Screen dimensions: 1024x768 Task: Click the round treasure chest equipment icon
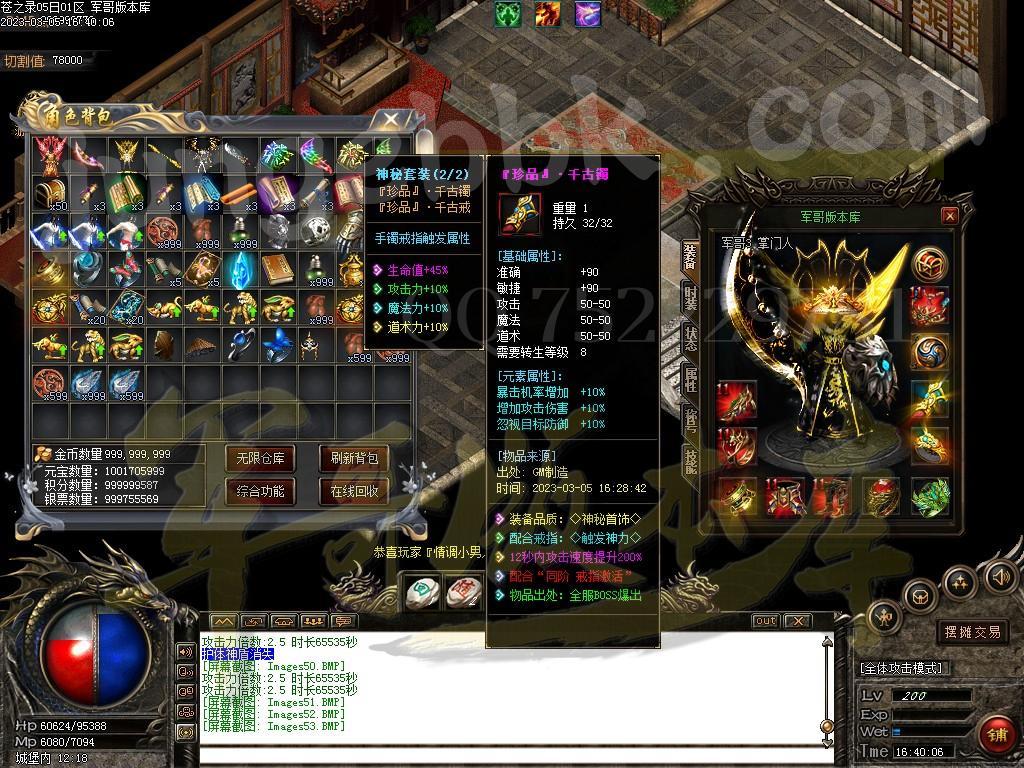(930, 265)
